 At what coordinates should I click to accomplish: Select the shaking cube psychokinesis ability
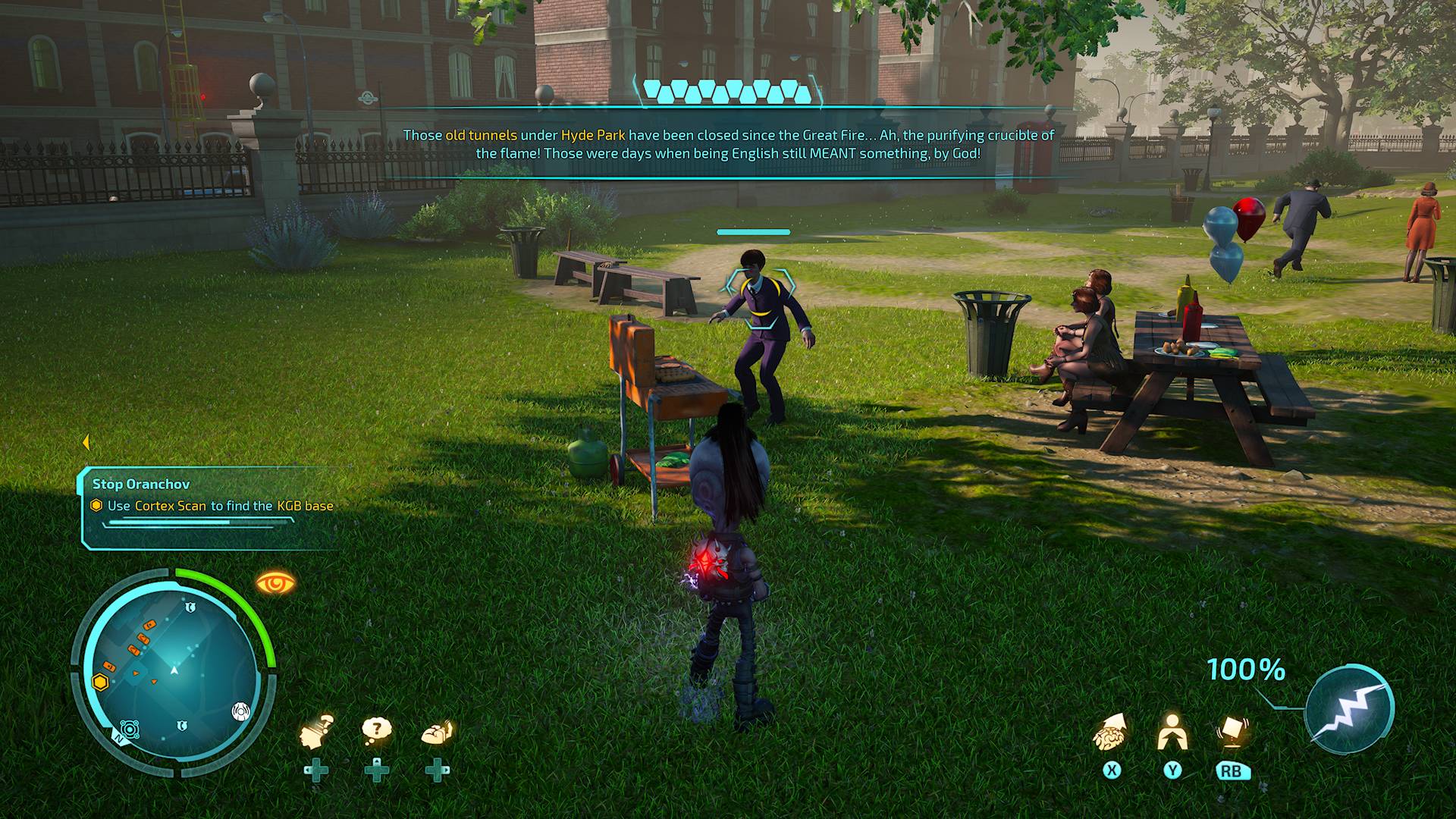(x=1232, y=731)
